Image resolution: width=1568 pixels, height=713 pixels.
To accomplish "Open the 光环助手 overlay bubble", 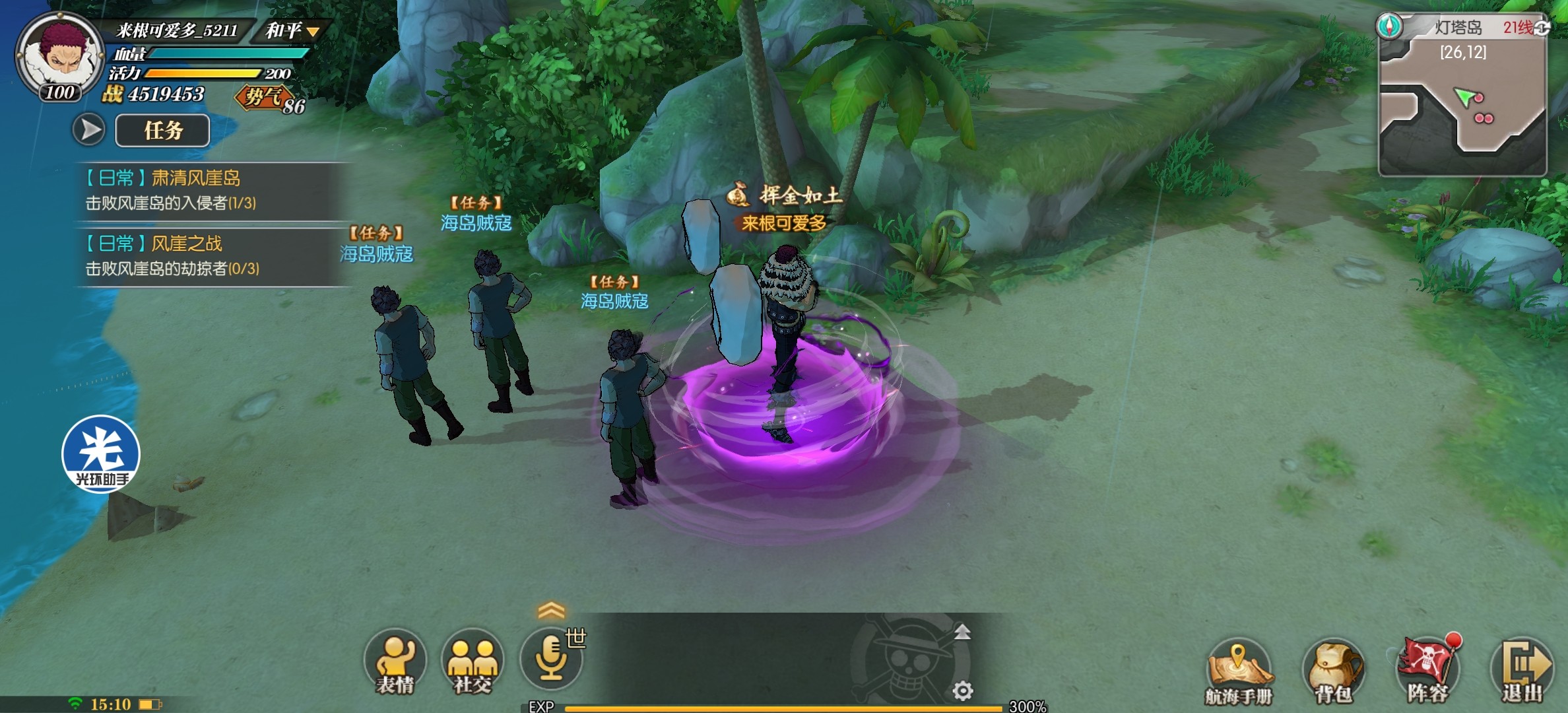I will [101, 454].
